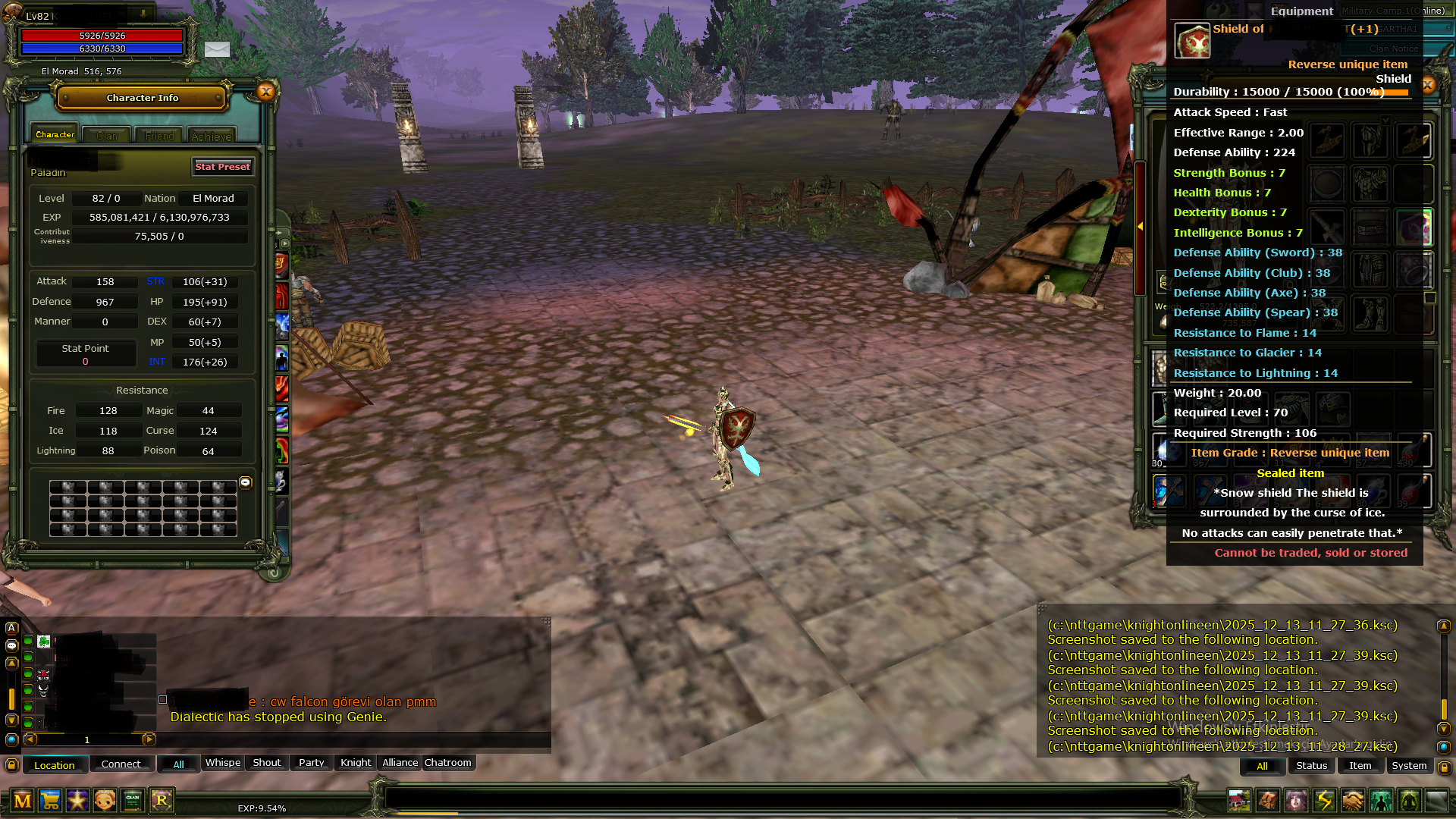Filter message log by Item tab
1456x819 pixels.
click(1360, 766)
